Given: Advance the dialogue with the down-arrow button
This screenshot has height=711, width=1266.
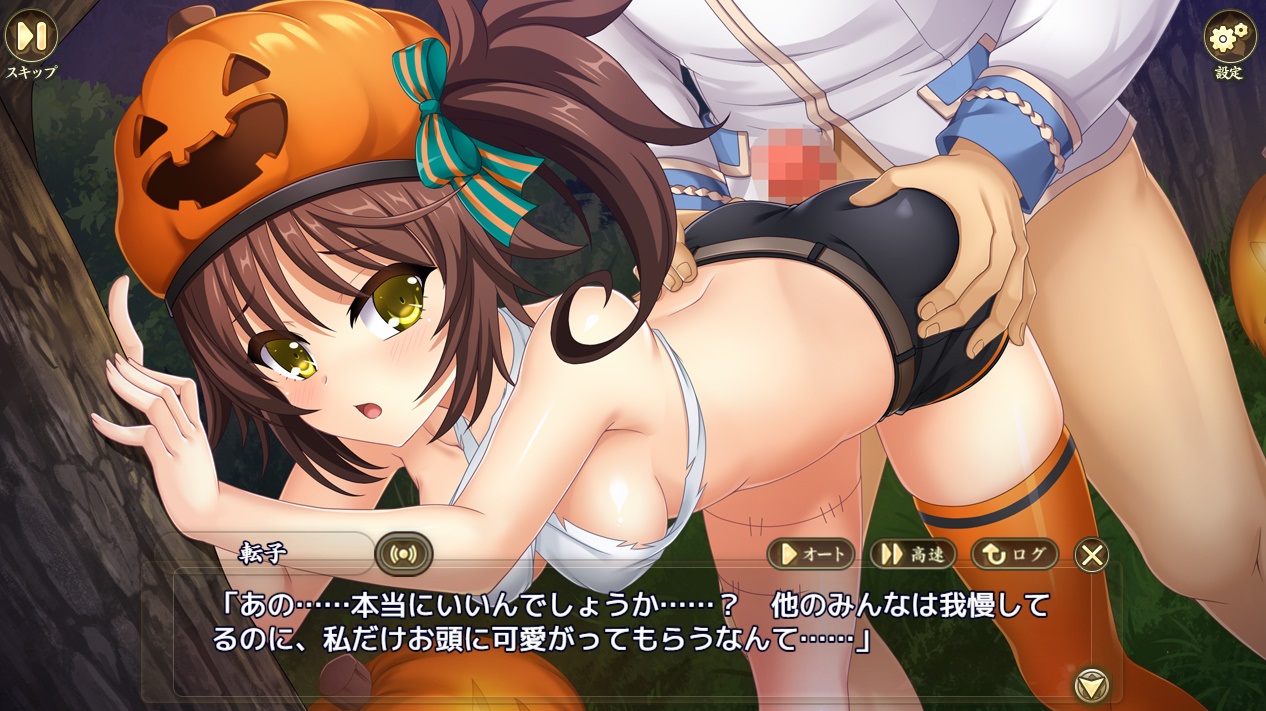Looking at the screenshot, I should pos(1092,685).
